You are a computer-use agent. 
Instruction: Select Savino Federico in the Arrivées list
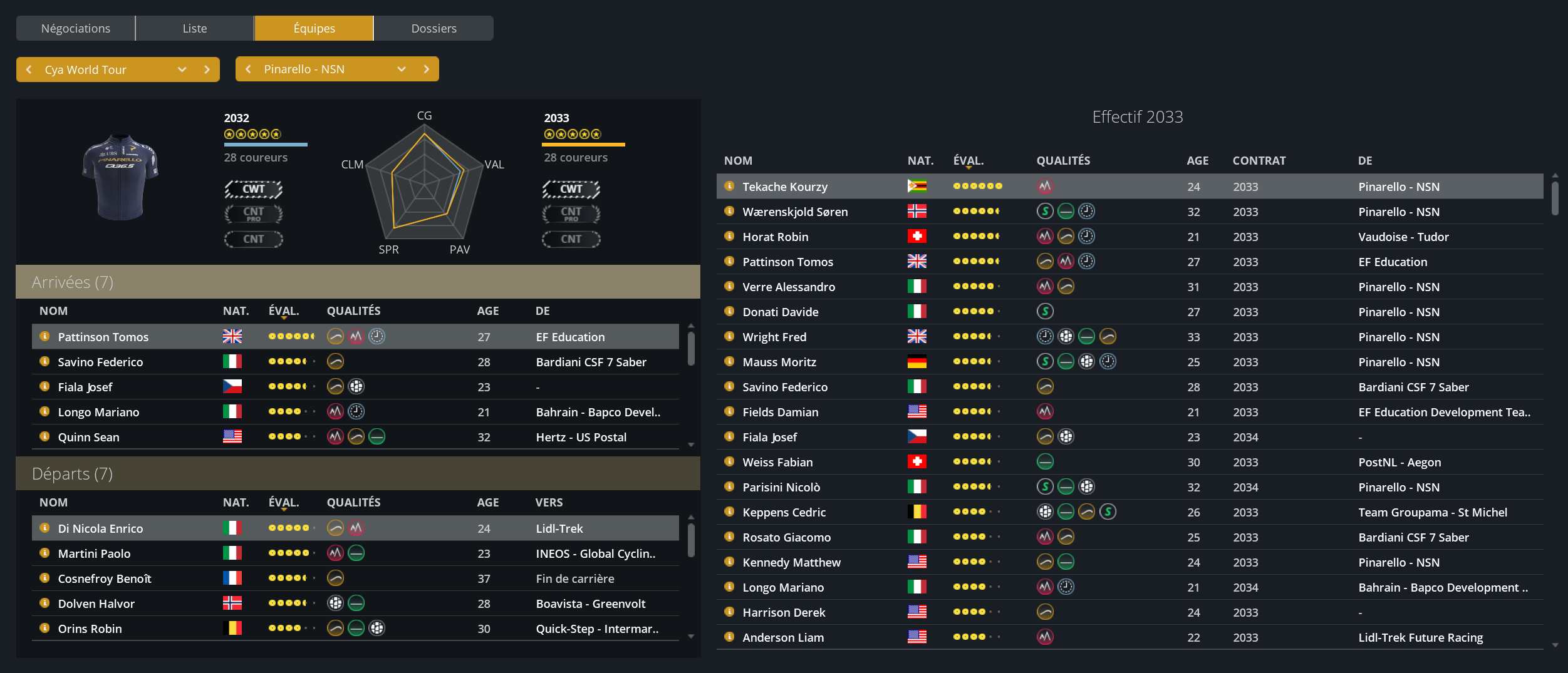pyautogui.click(x=100, y=362)
